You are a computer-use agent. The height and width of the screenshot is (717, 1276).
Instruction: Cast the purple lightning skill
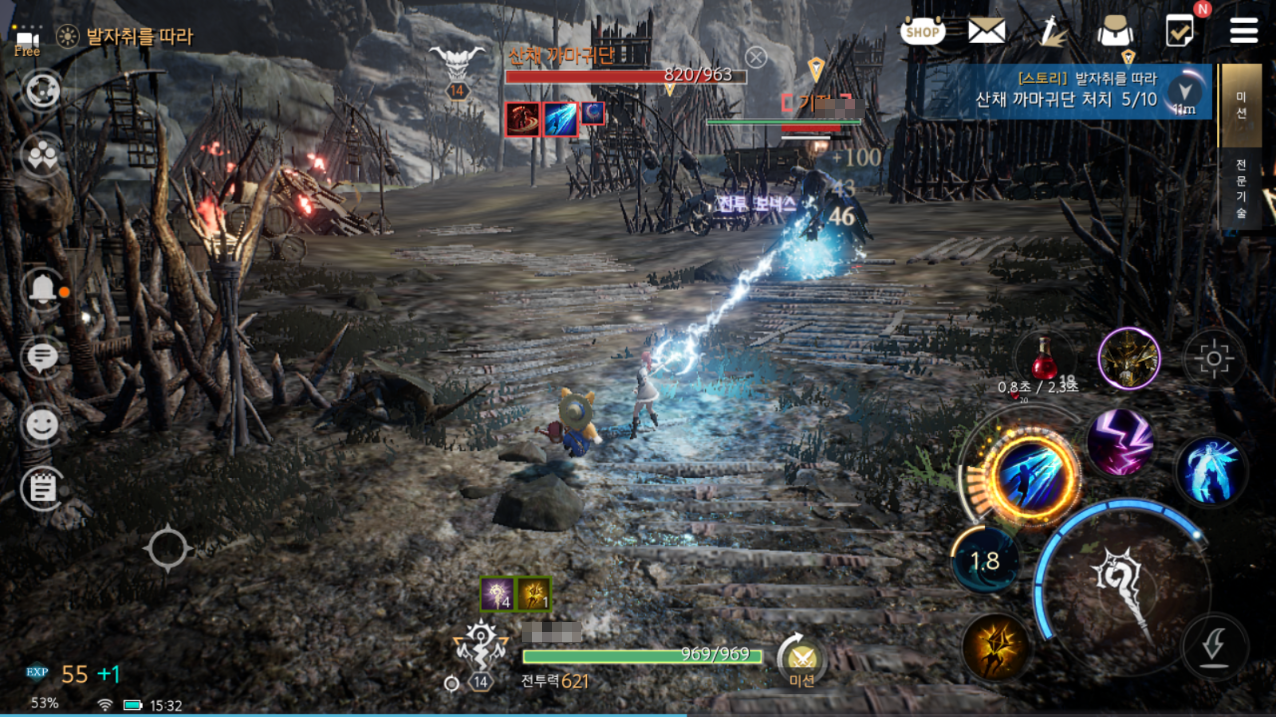(1121, 442)
